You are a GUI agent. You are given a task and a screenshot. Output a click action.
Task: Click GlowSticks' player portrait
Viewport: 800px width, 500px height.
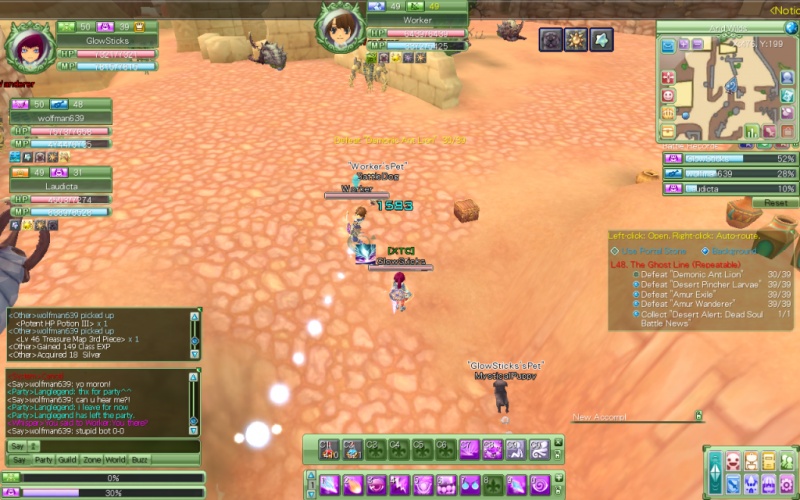point(28,45)
